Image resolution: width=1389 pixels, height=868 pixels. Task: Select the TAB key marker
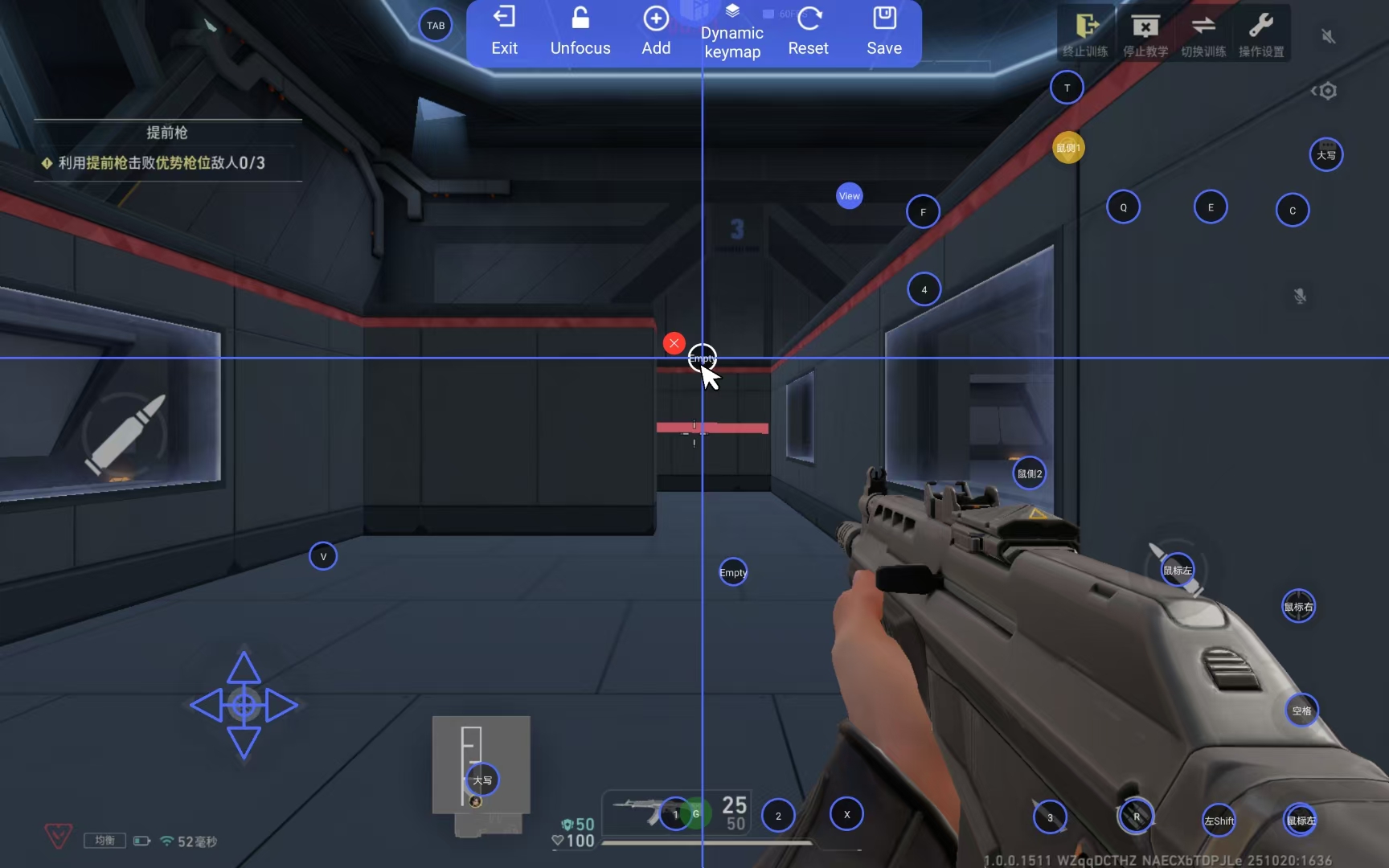pos(436,26)
